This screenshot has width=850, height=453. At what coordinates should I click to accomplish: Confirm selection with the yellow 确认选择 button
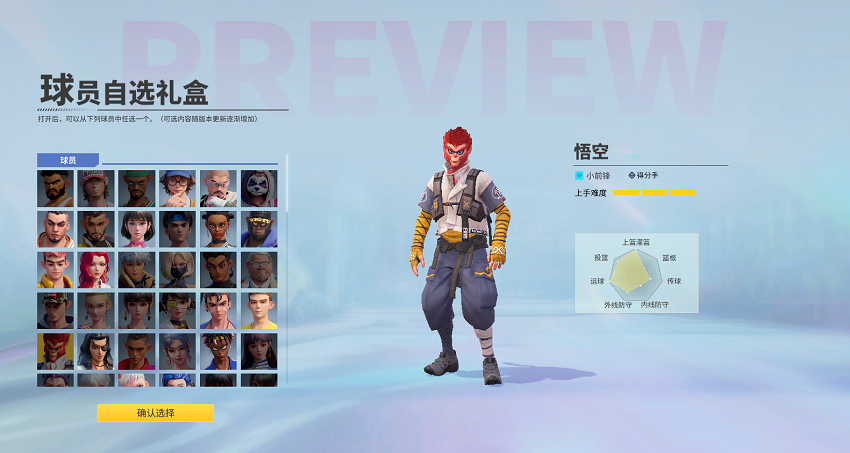coord(155,413)
